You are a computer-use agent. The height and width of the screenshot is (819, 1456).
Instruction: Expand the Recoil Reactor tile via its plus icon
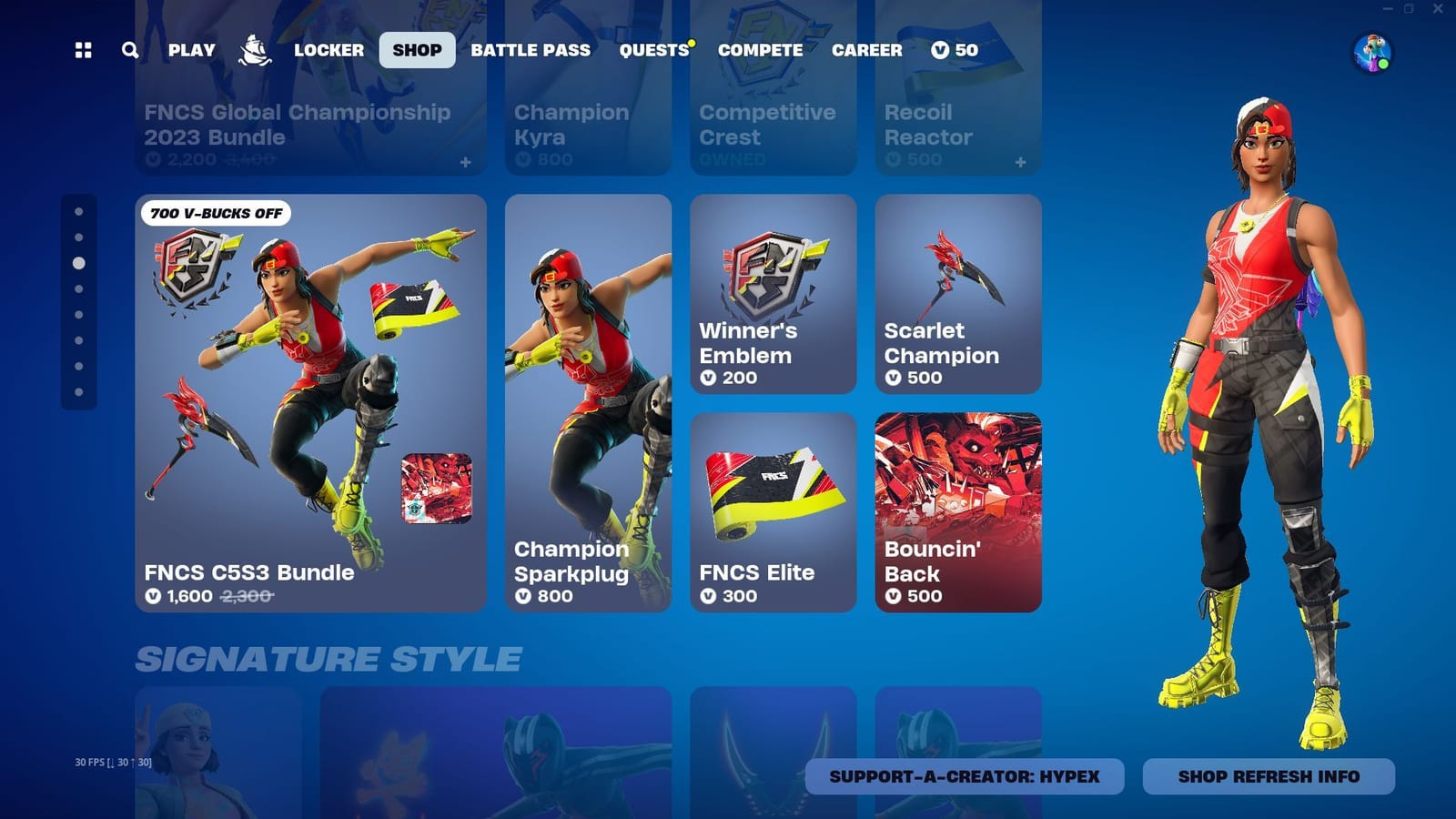[x=1020, y=163]
